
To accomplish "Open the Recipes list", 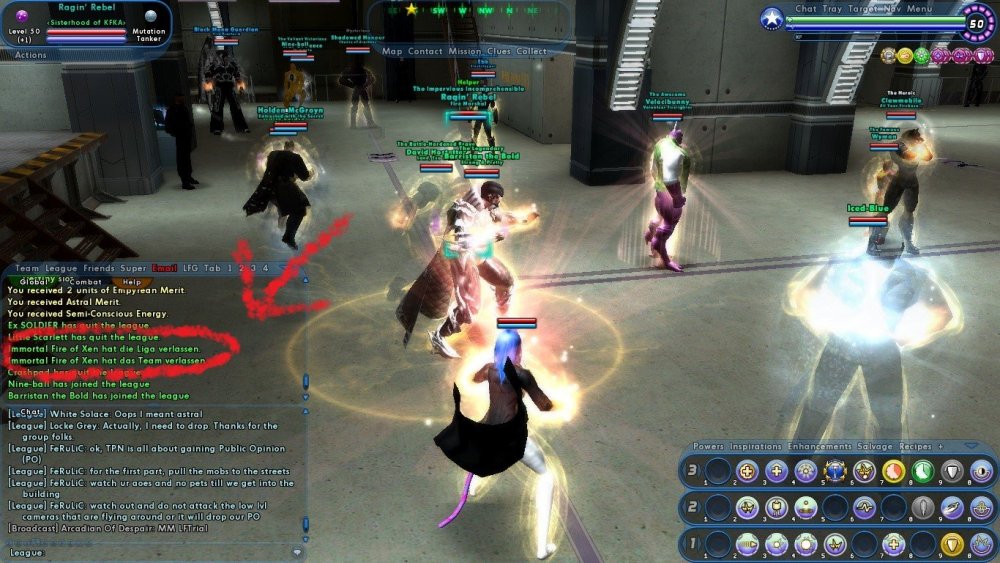I will pyautogui.click(x=914, y=446).
